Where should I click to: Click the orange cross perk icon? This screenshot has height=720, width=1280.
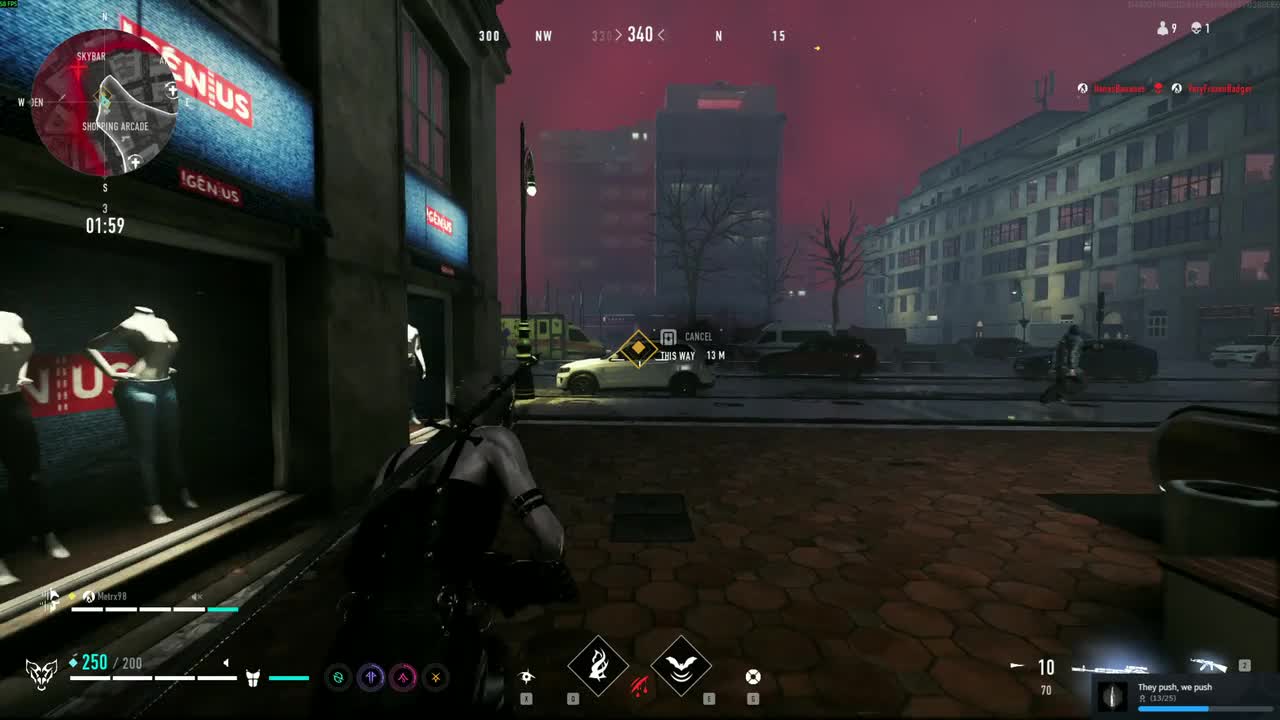pyautogui.click(x=435, y=677)
